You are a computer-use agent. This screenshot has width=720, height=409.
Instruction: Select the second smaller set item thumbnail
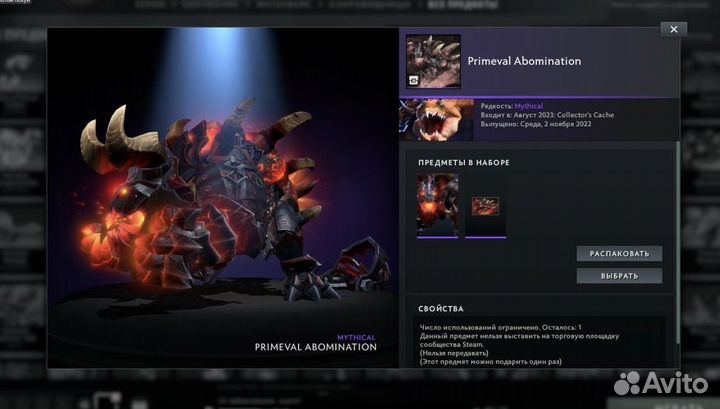click(x=486, y=207)
